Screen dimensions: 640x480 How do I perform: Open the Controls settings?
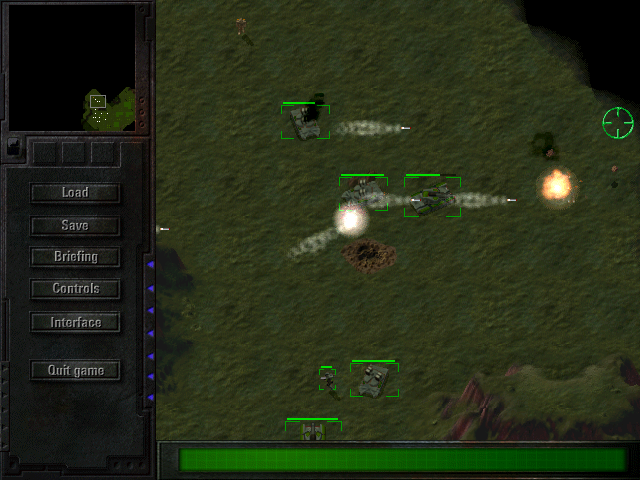(75, 289)
